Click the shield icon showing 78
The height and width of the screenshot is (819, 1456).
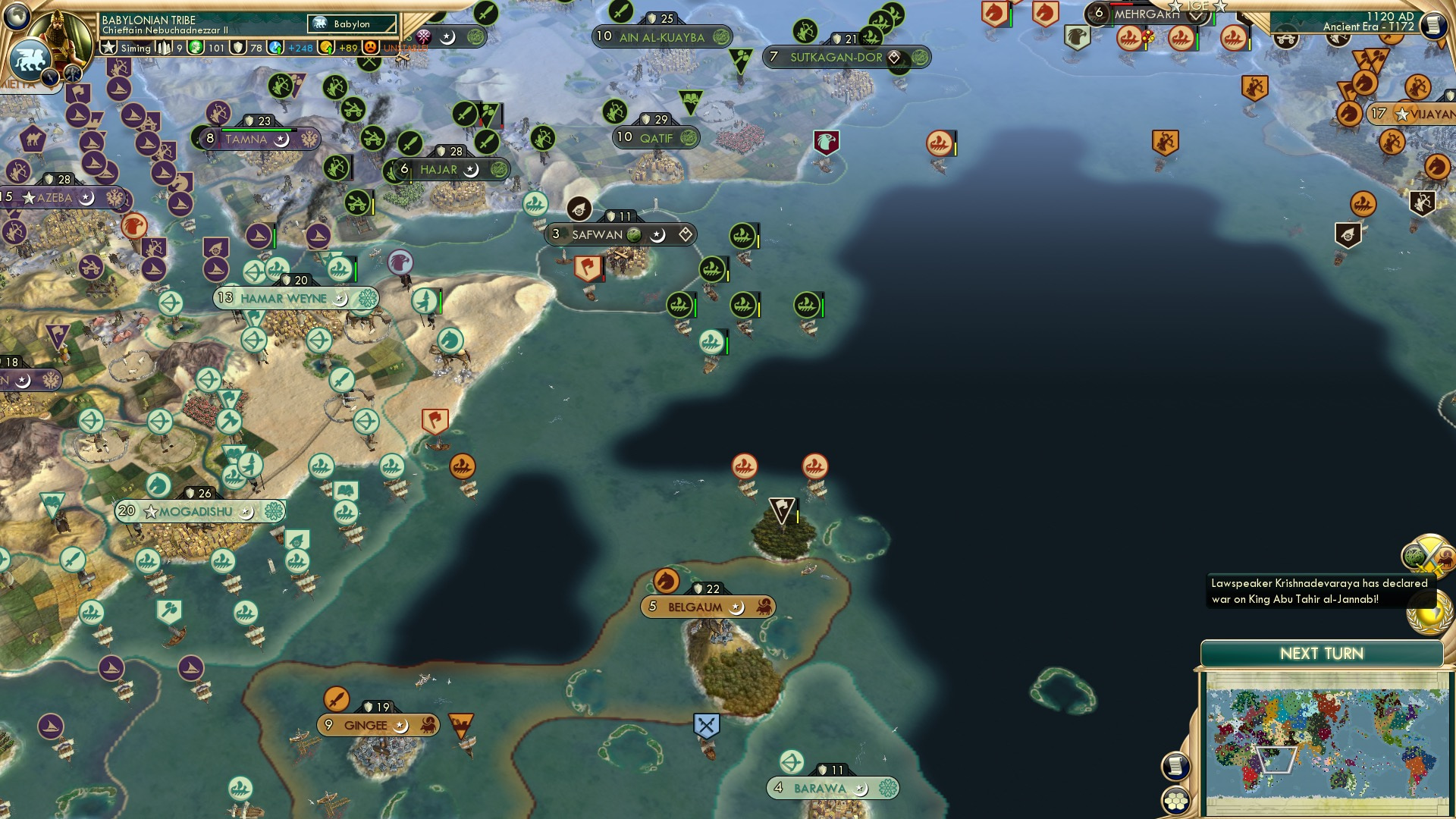click(x=237, y=47)
